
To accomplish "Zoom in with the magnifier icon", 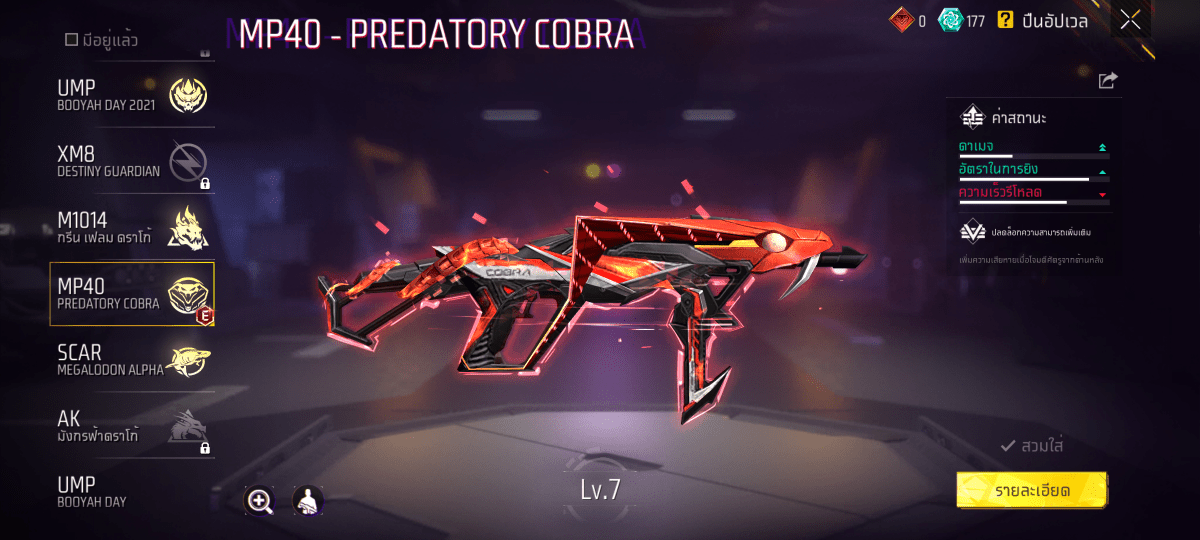I will (260, 501).
